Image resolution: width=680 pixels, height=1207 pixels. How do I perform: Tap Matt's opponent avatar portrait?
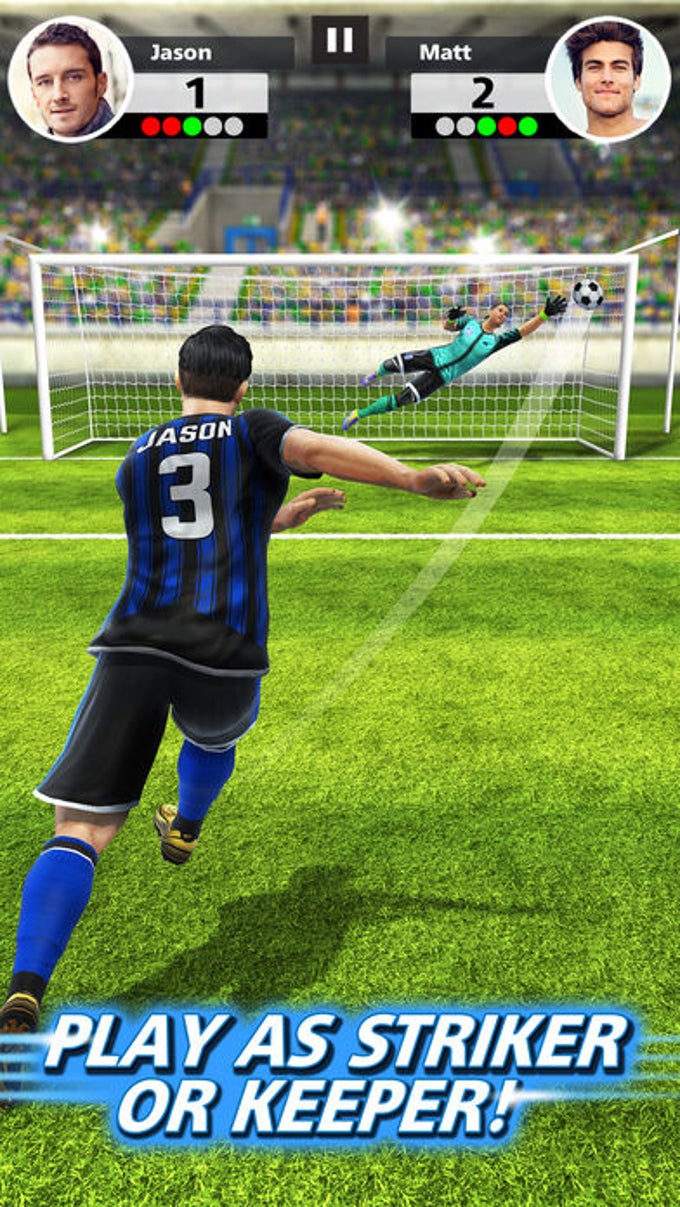coord(608,80)
